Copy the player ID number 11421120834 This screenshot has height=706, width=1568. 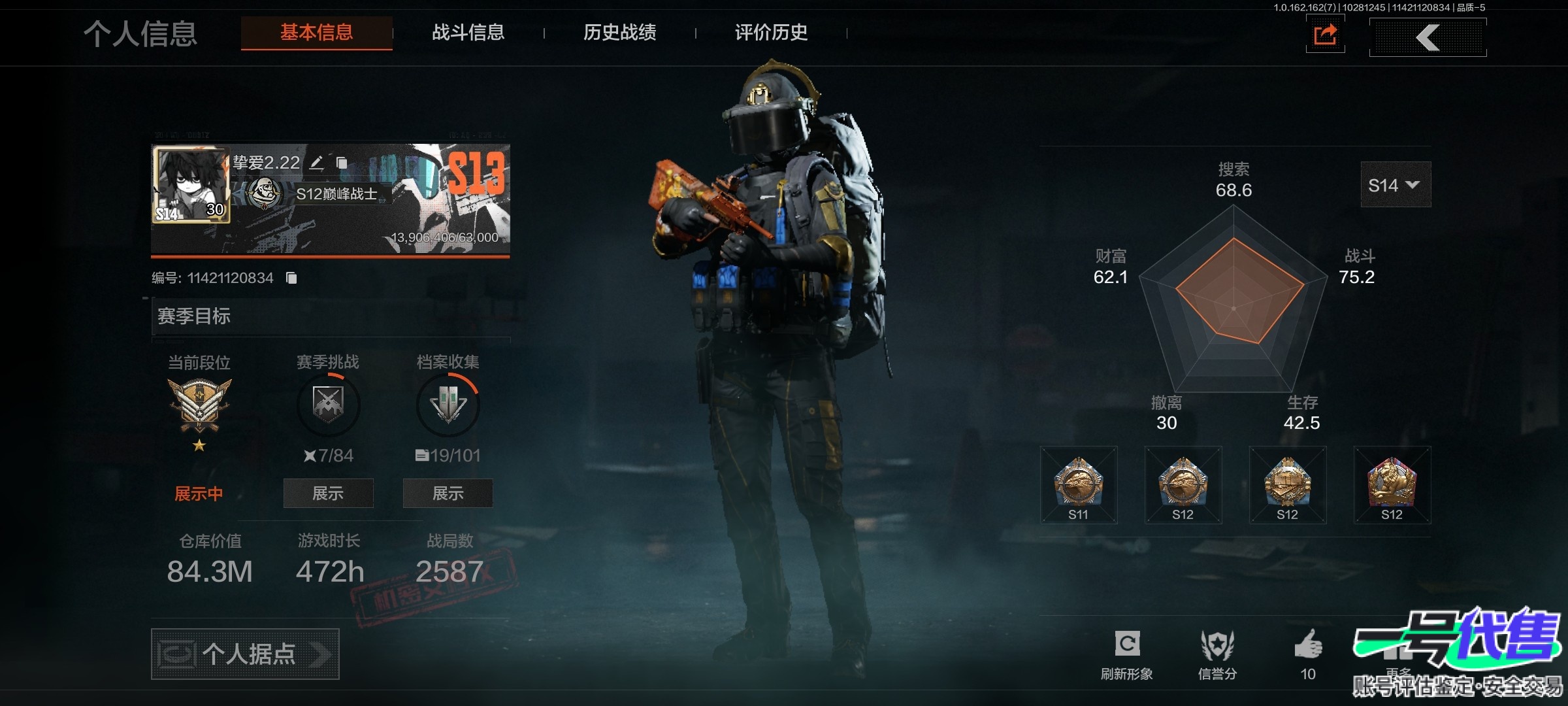coord(291,278)
